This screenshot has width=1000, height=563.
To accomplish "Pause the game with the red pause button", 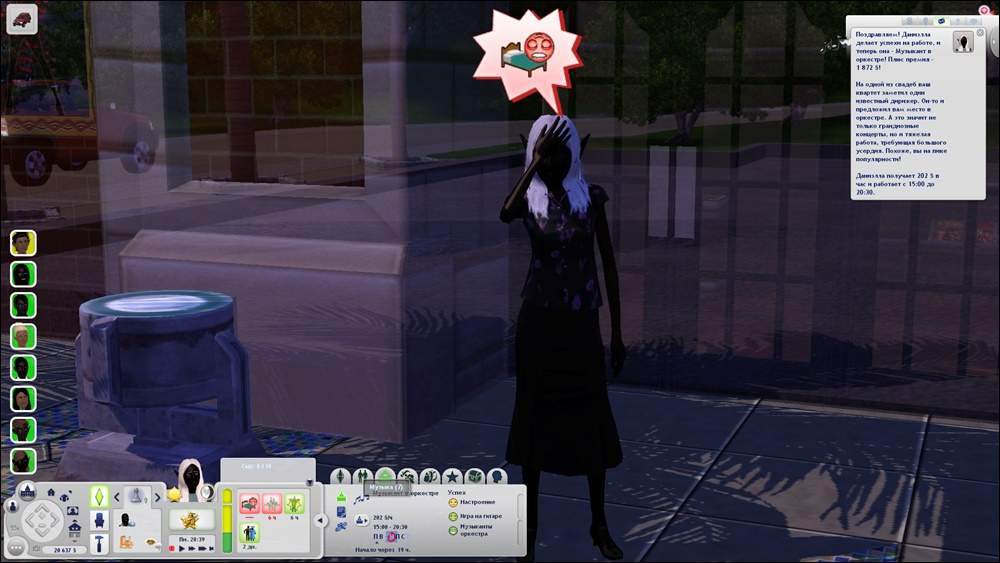I will click(x=171, y=549).
